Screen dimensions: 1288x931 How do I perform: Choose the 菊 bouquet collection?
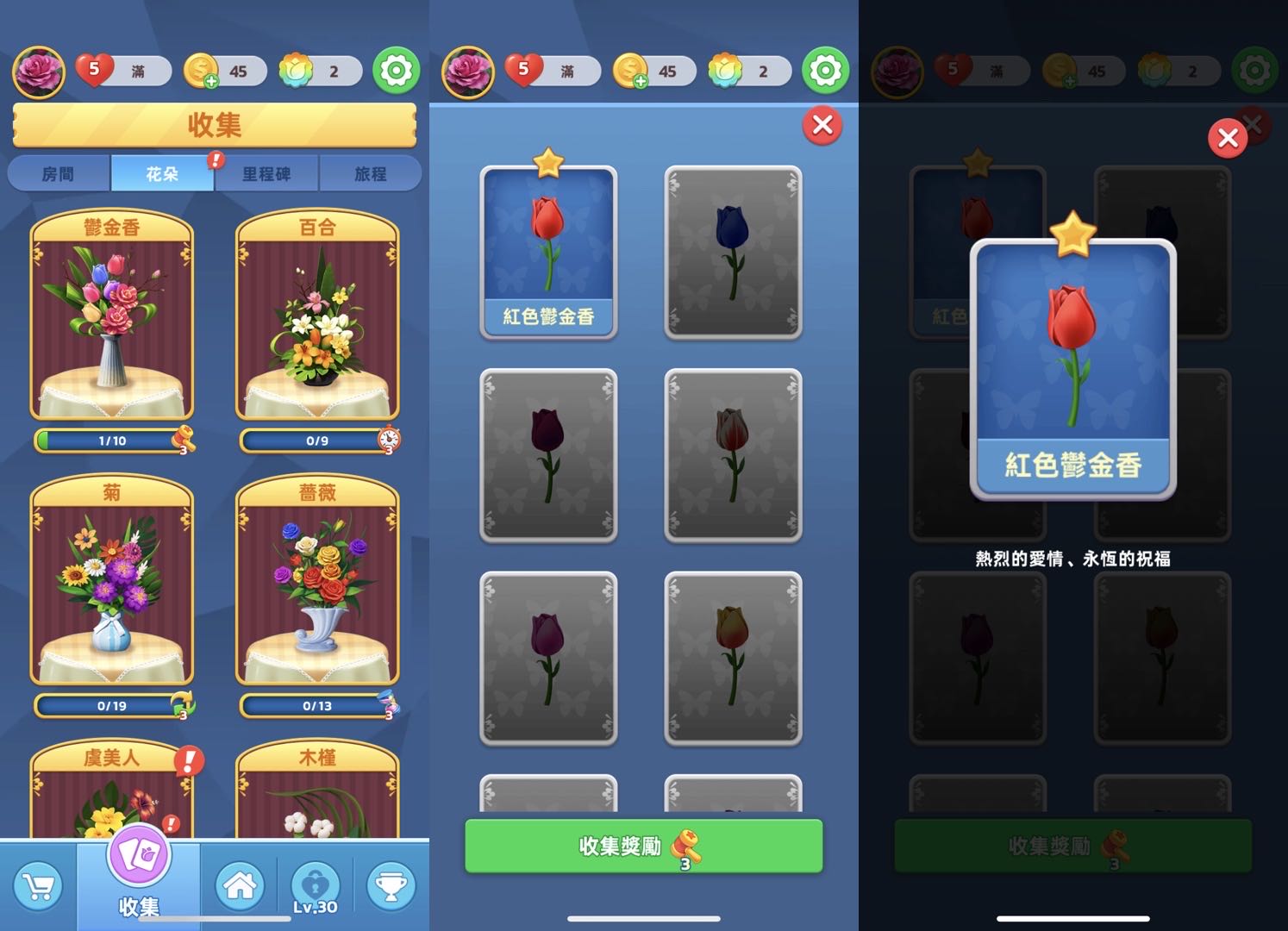[112, 584]
